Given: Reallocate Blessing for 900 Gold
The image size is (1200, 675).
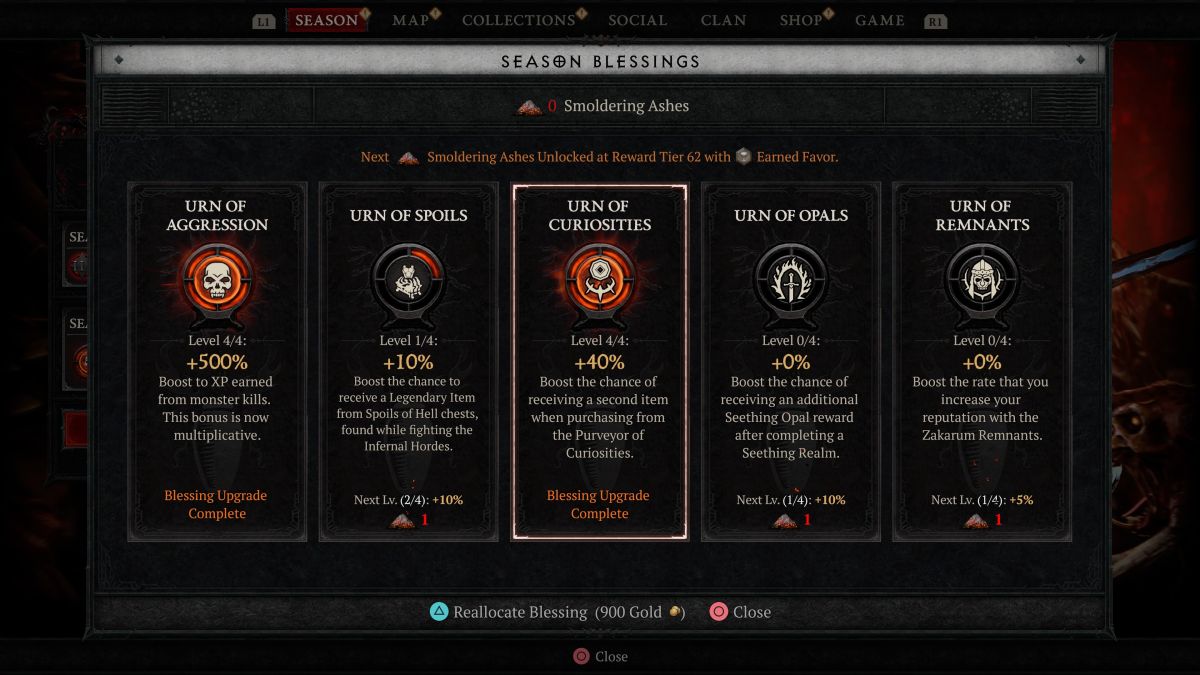Looking at the screenshot, I should point(556,612).
